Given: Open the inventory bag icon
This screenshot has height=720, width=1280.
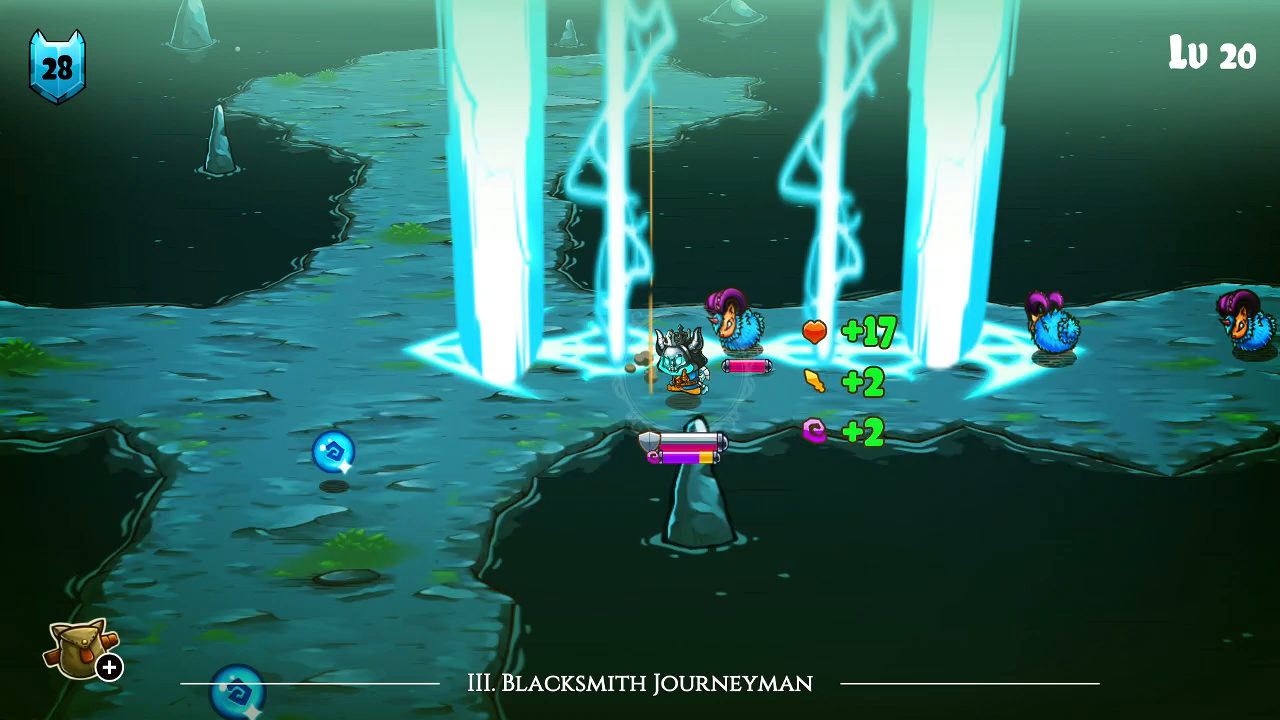Looking at the screenshot, I should point(79,649).
